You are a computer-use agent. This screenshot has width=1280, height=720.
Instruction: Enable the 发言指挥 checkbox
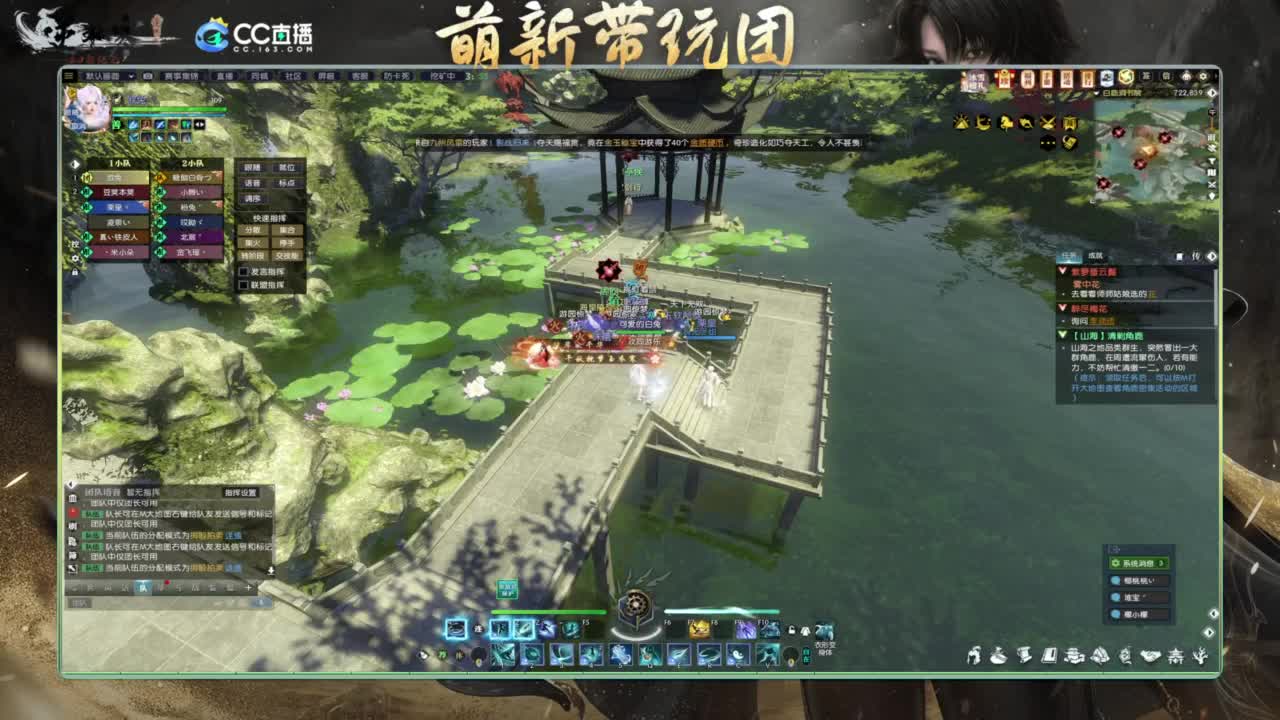(245, 272)
